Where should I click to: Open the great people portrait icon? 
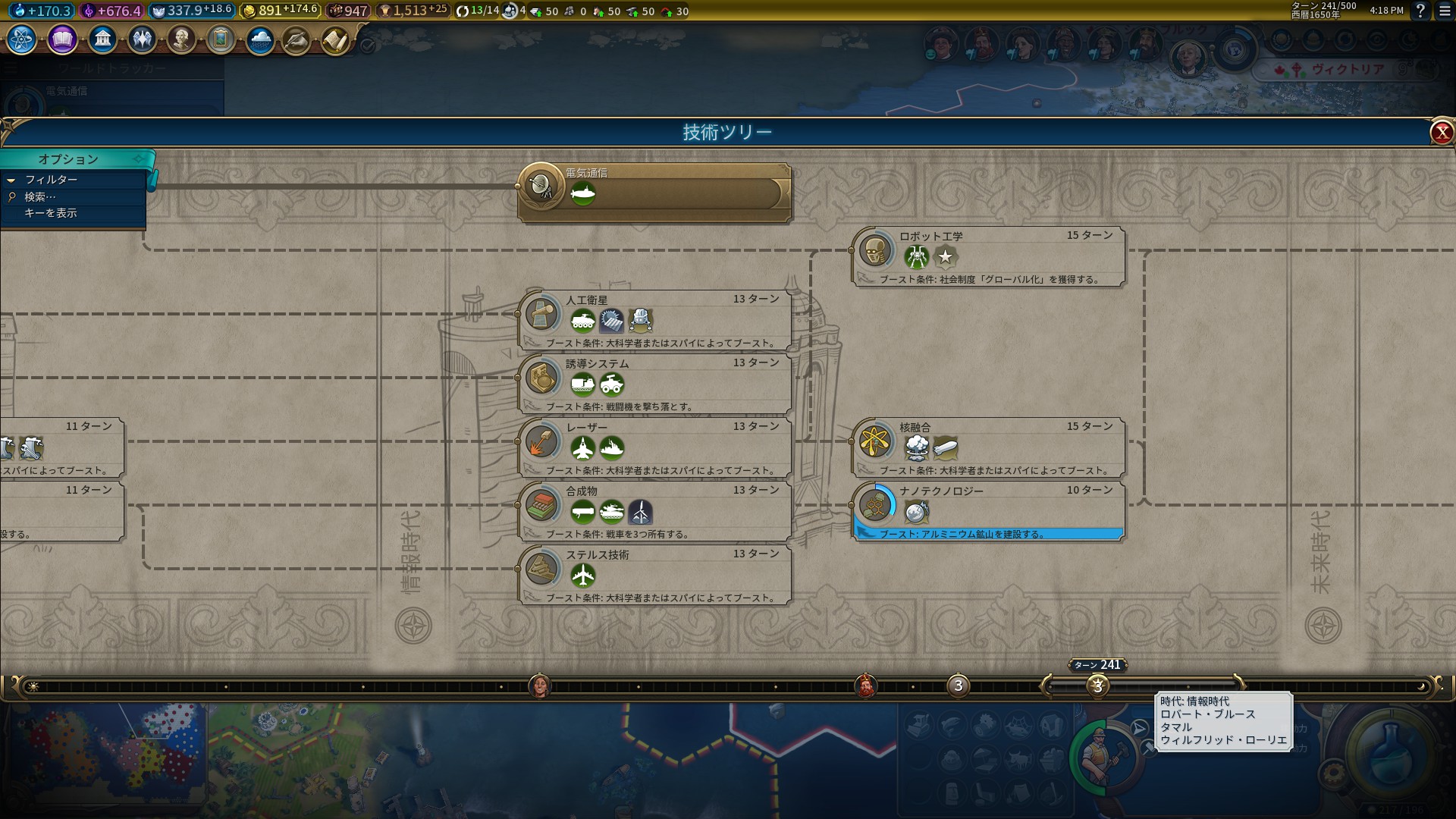point(181,39)
